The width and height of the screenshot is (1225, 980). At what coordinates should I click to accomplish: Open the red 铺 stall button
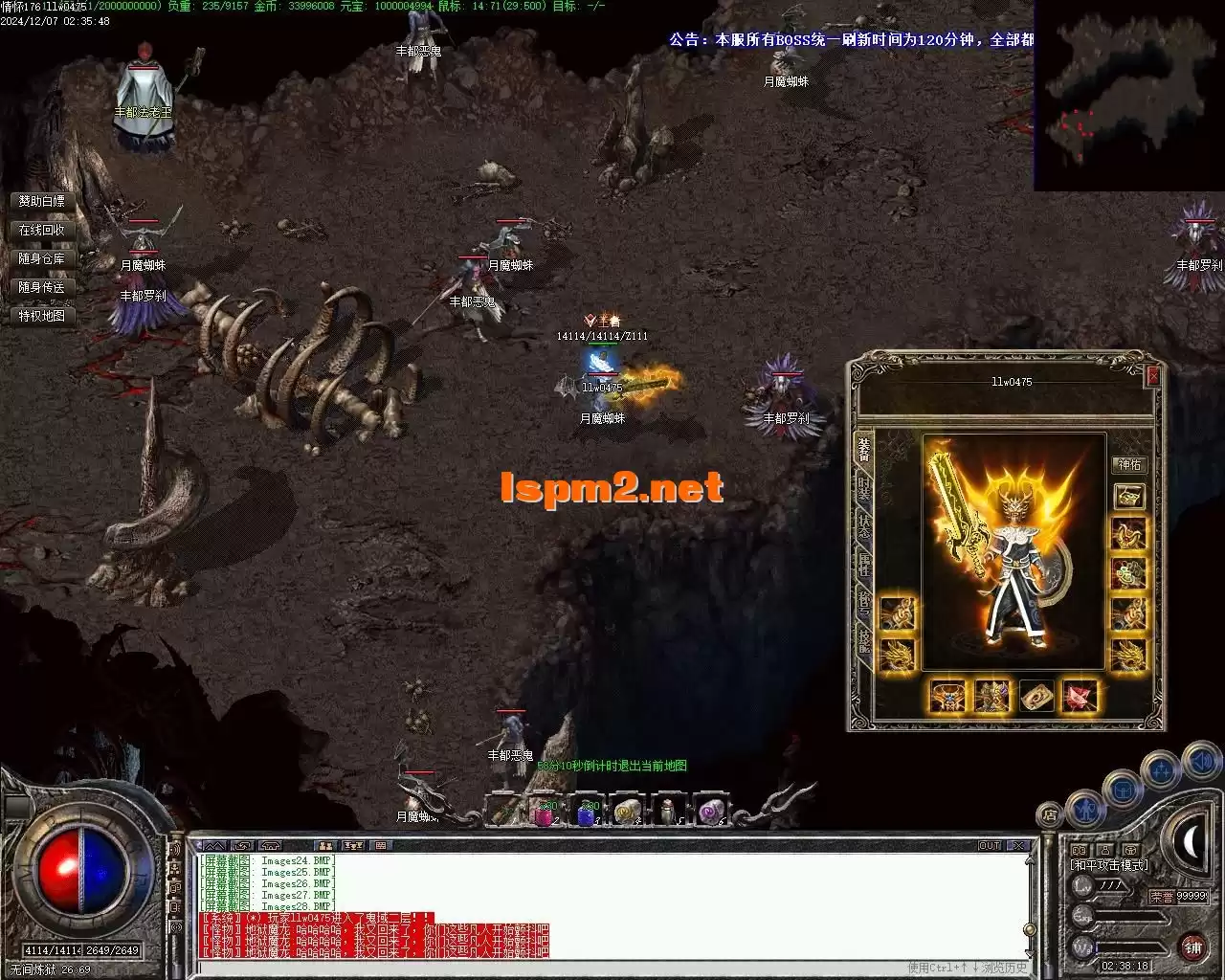[x=1192, y=947]
